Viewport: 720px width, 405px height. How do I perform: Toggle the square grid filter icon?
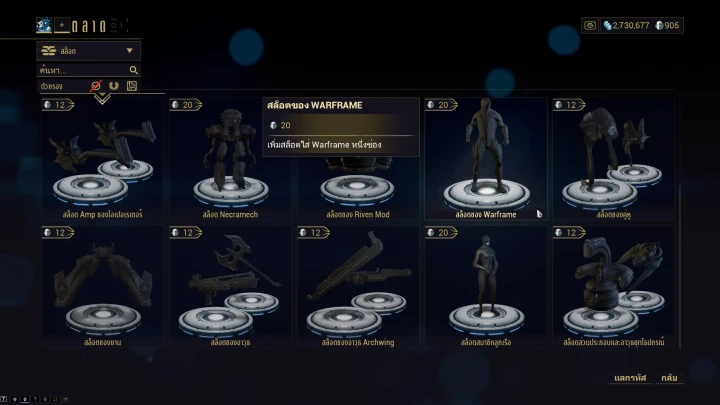pos(131,86)
